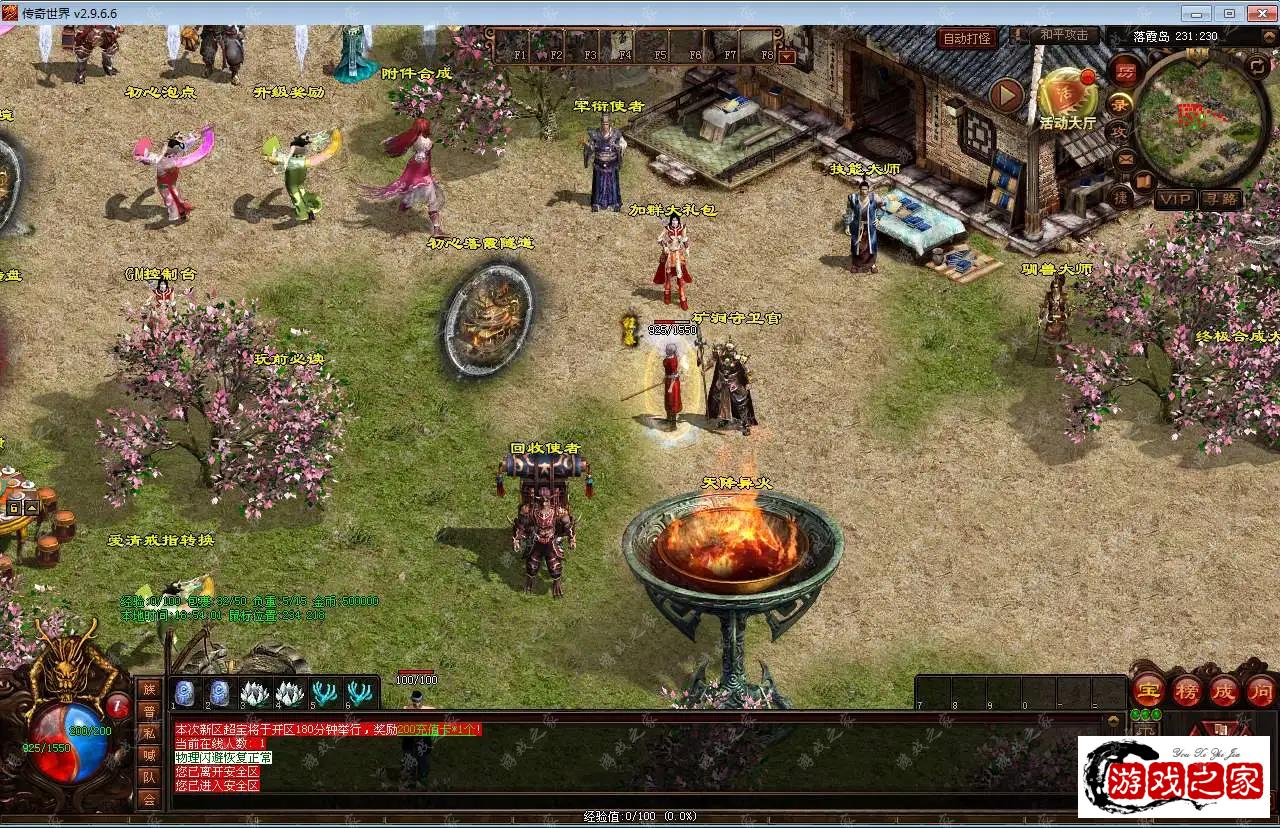Viewport: 1280px width, 828px height.
Task: Click the 录 round button
Action: pos(1120,103)
